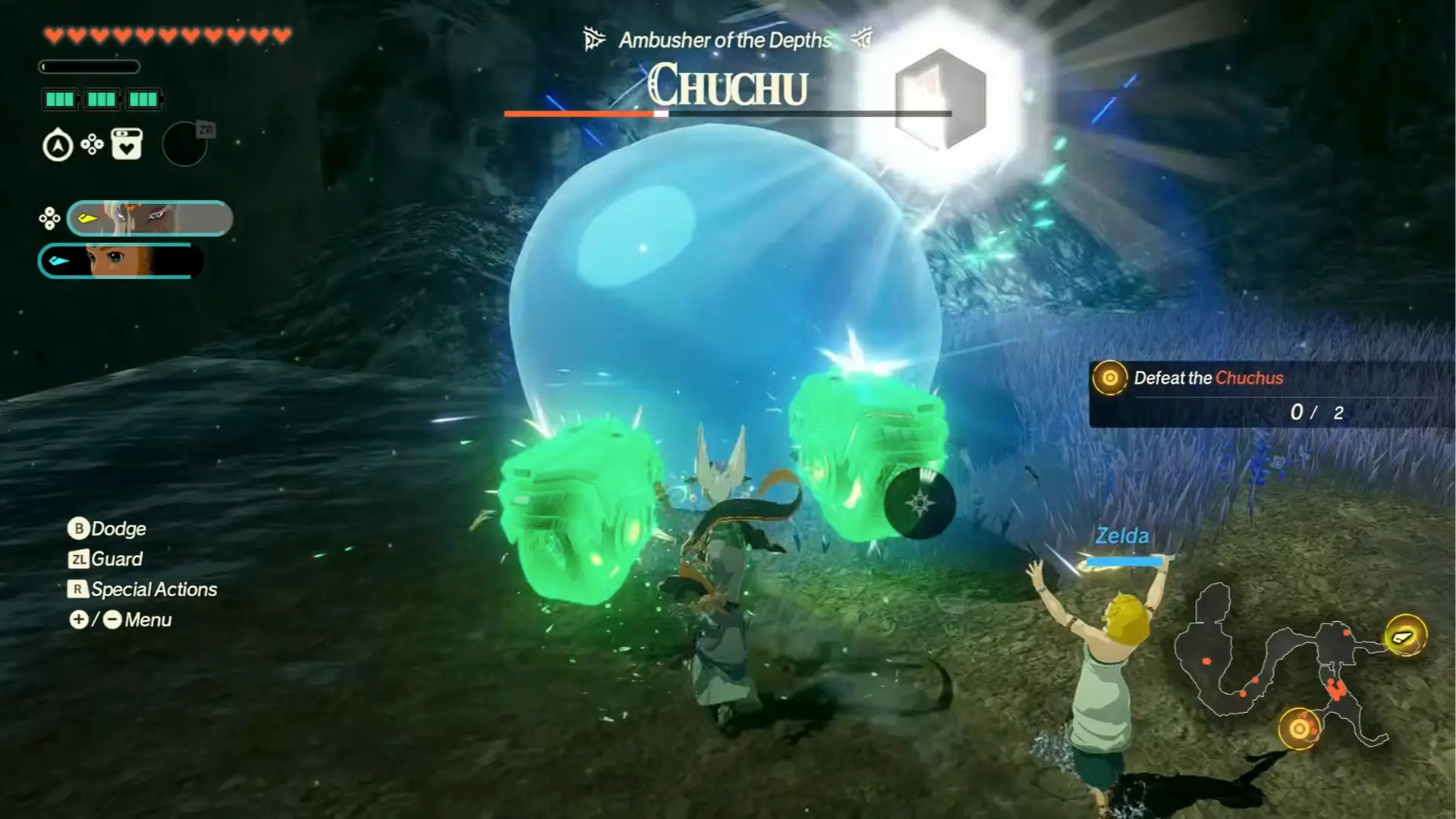The height and width of the screenshot is (819, 1456).
Task: Select the Ambusher of the Depths title banner
Action: tap(725, 40)
